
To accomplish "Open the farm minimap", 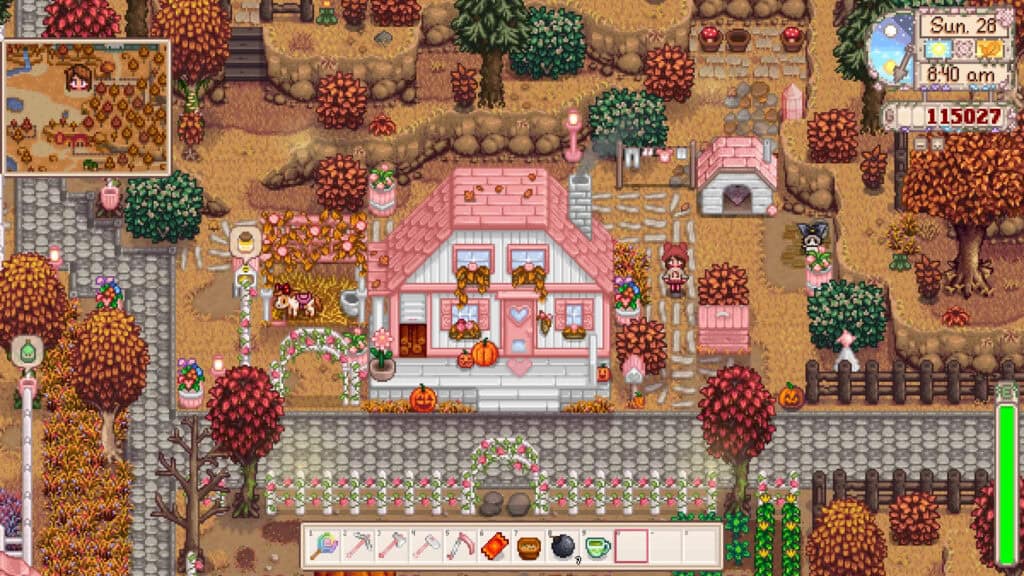I will (86, 108).
